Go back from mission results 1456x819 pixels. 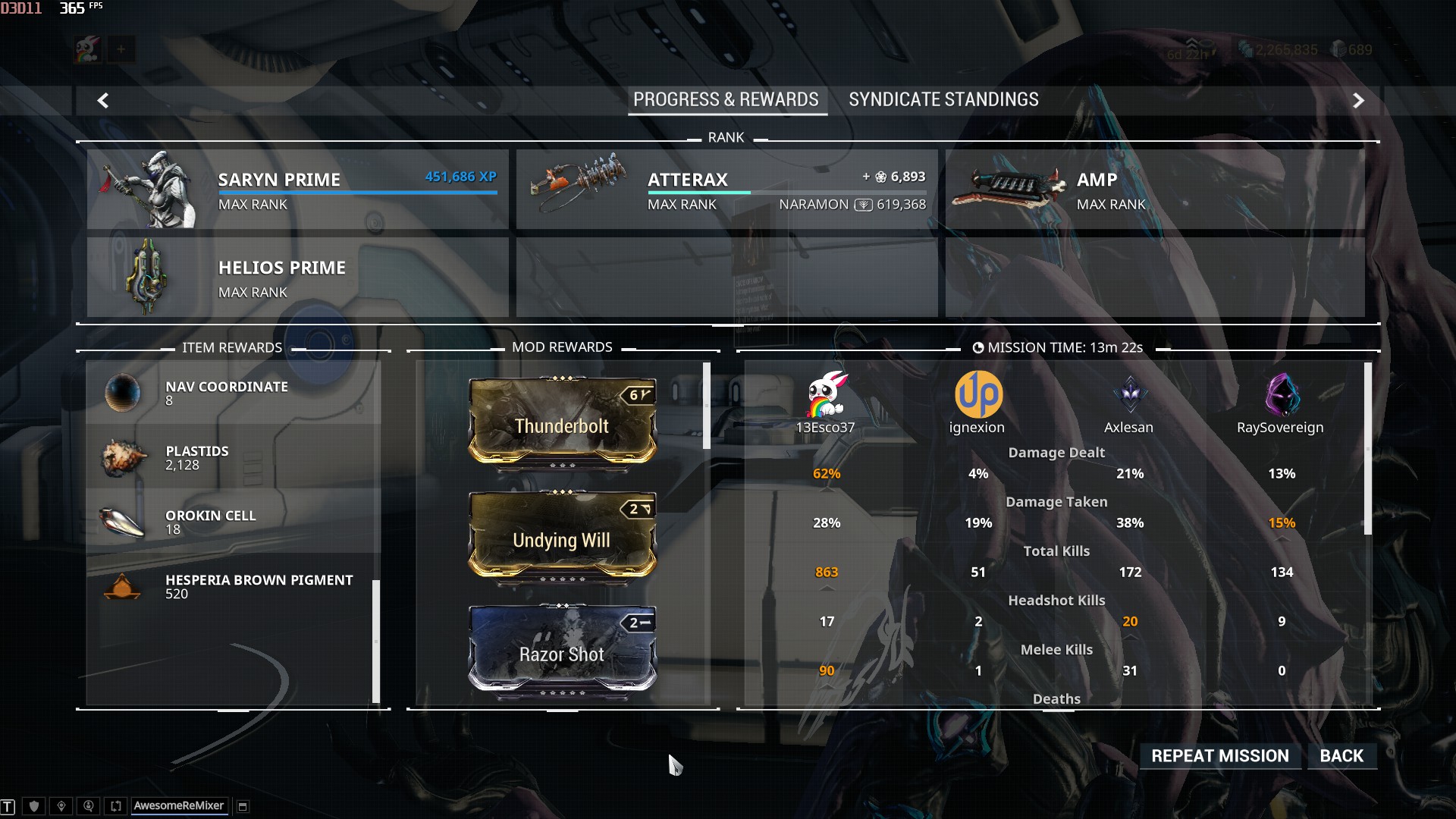1341,756
